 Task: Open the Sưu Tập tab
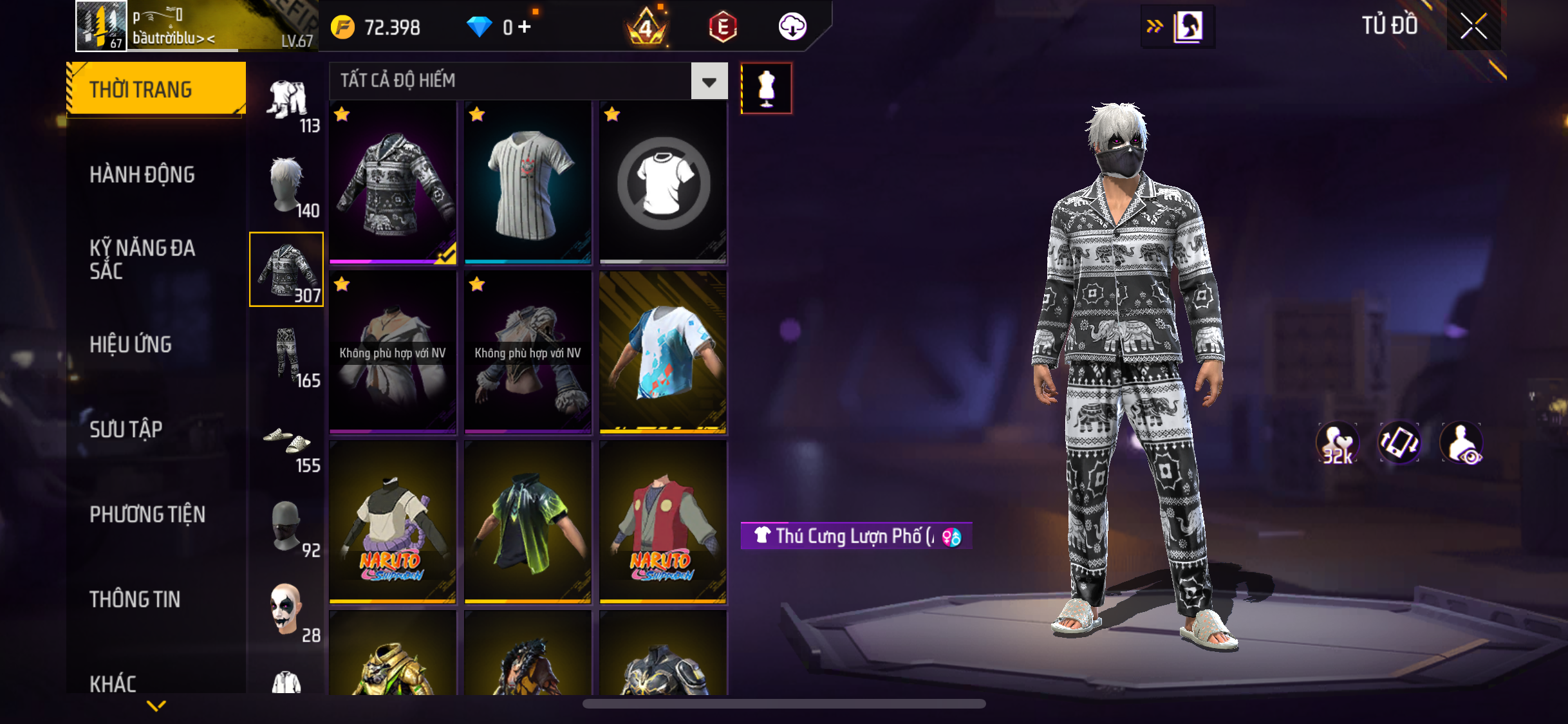coord(126,429)
